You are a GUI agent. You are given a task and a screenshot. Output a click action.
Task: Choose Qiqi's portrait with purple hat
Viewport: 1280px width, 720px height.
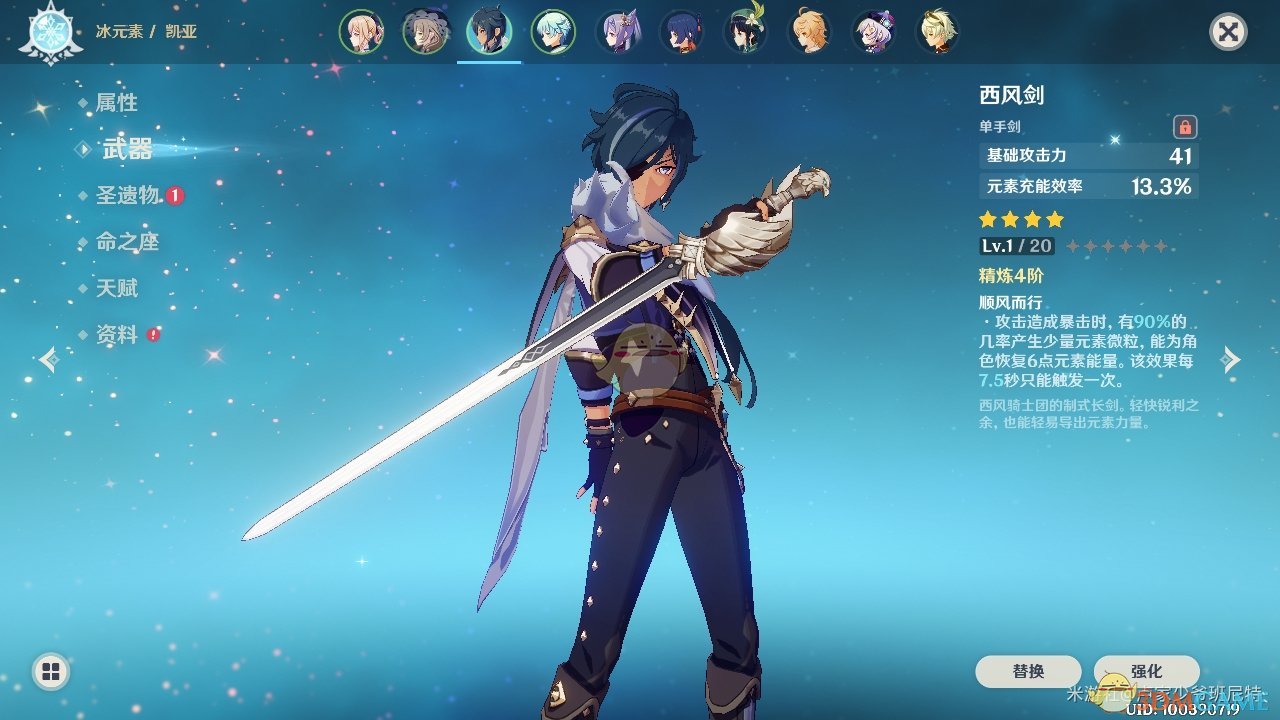[x=873, y=32]
